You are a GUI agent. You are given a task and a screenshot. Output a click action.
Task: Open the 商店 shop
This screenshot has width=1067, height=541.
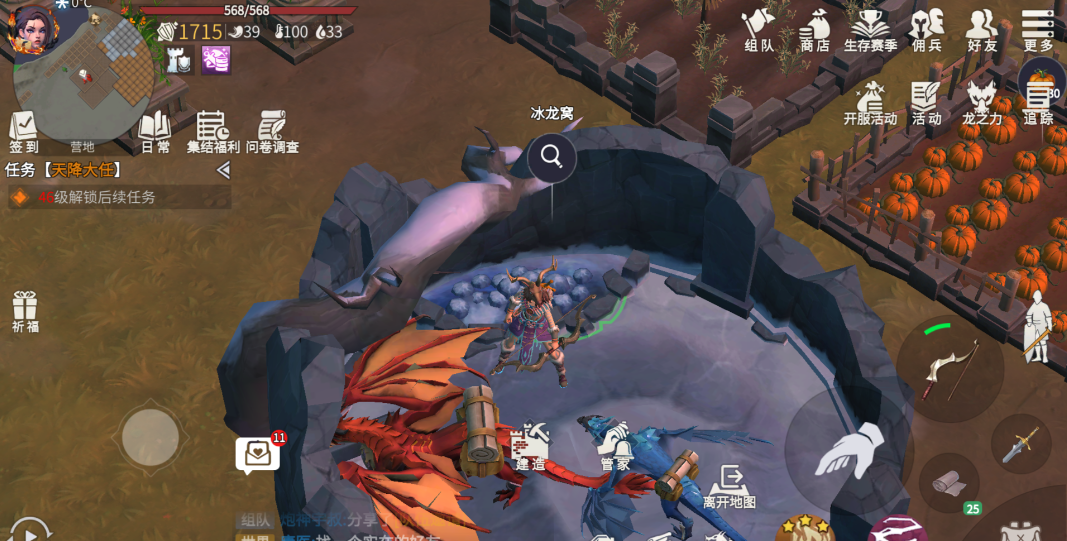pyautogui.click(x=815, y=28)
